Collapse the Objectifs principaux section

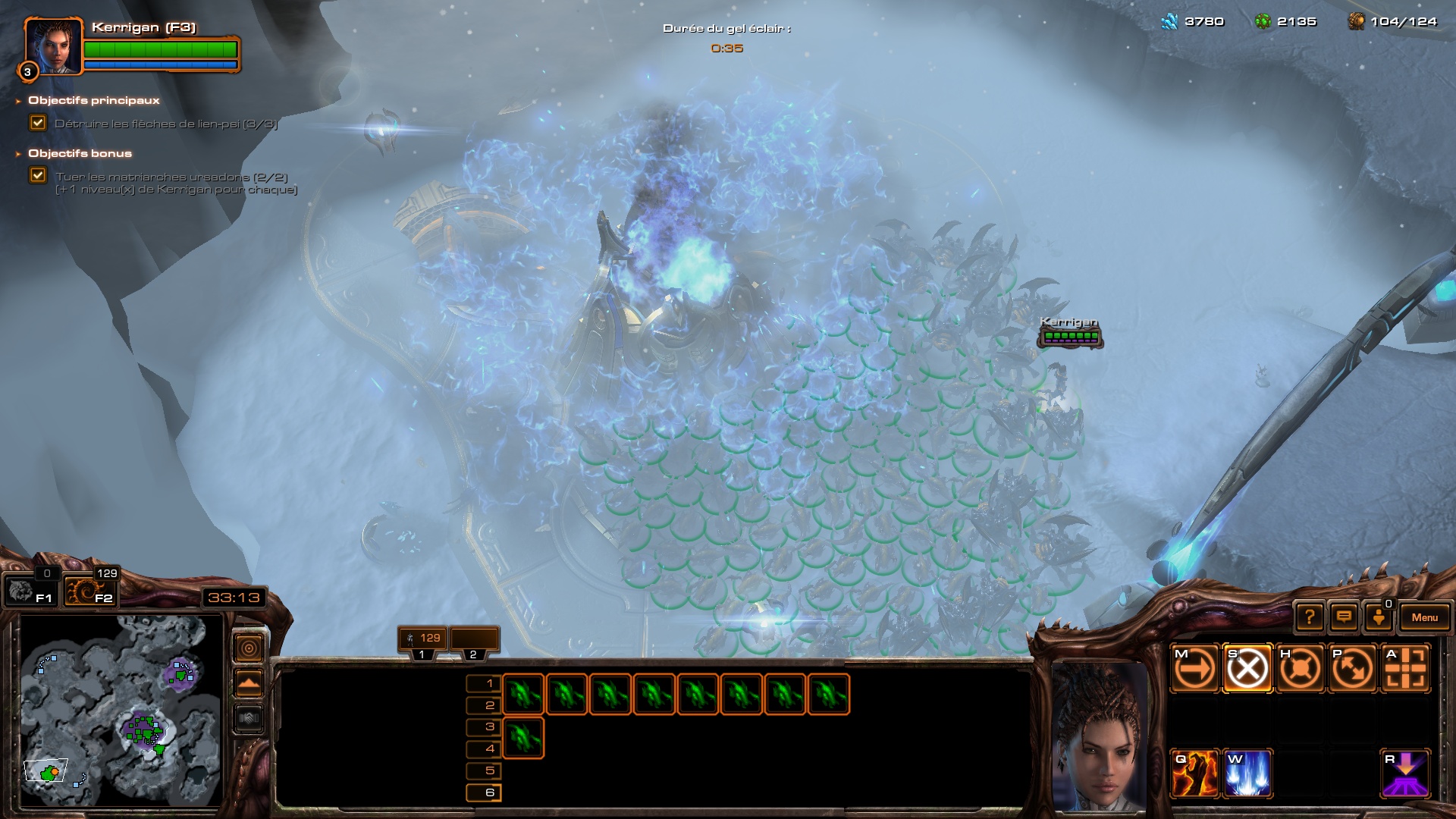point(18,101)
